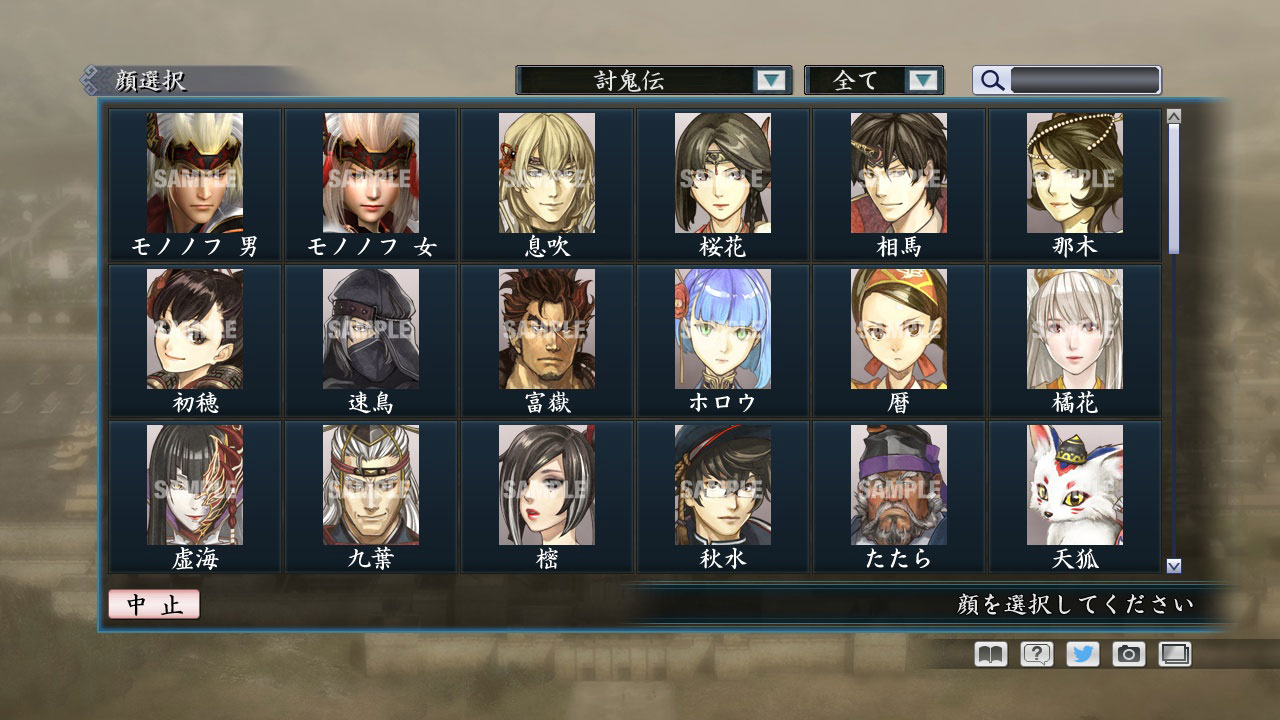Click the help question mark icon
Image resolution: width=1280 pixels, height=720 pixels.
pyautogui.click(x=1038, y=654)
